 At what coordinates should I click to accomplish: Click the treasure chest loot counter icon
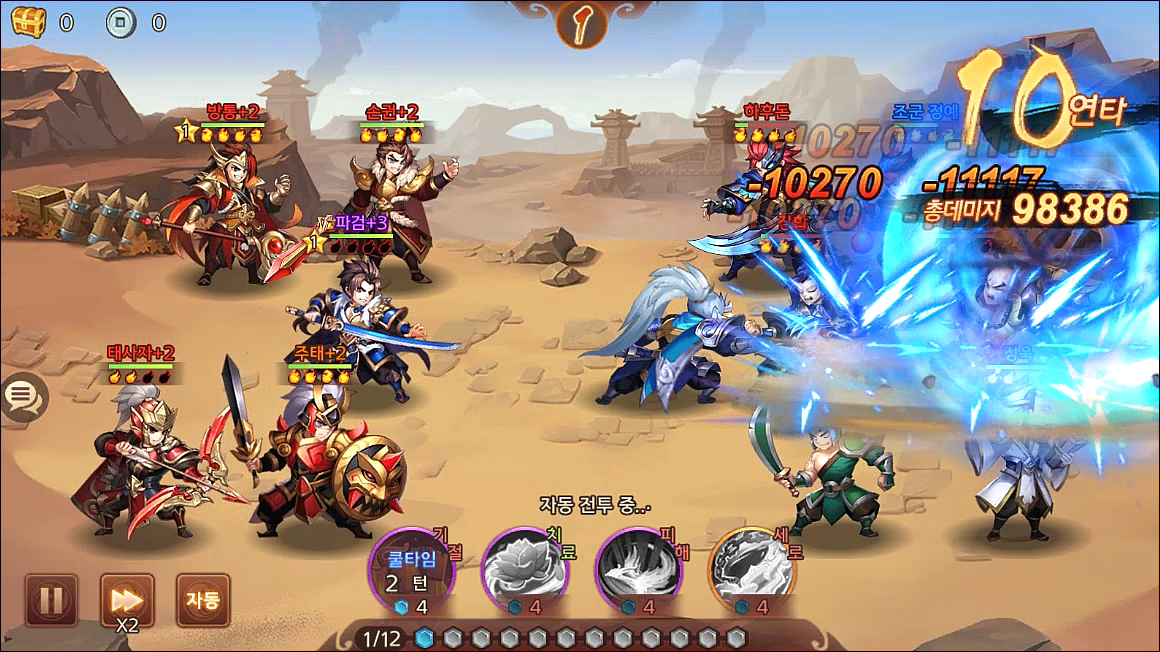tap(29, 21)
